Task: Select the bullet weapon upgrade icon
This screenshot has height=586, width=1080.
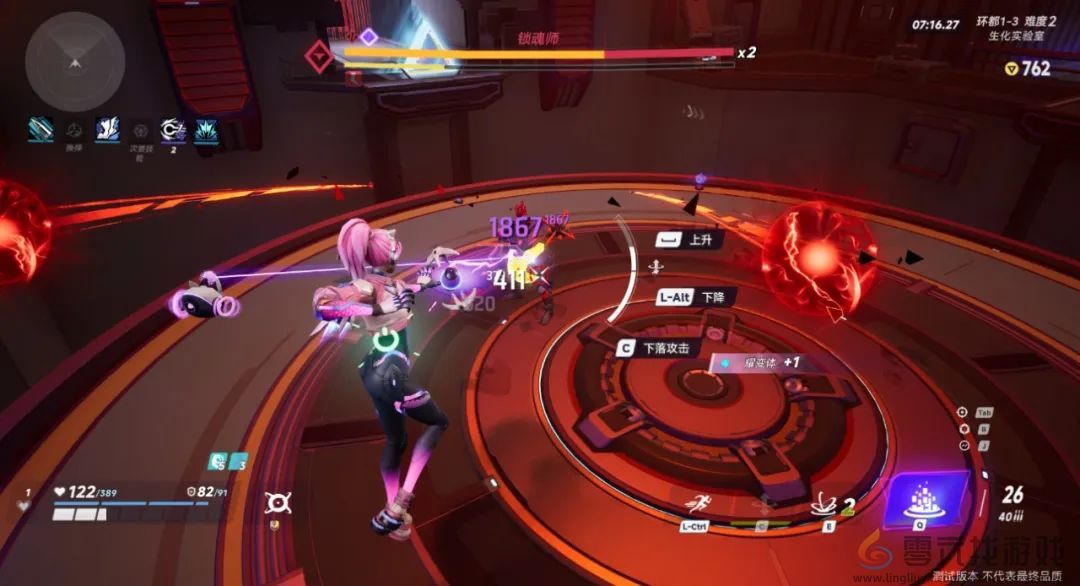Action: coord(41,129)
